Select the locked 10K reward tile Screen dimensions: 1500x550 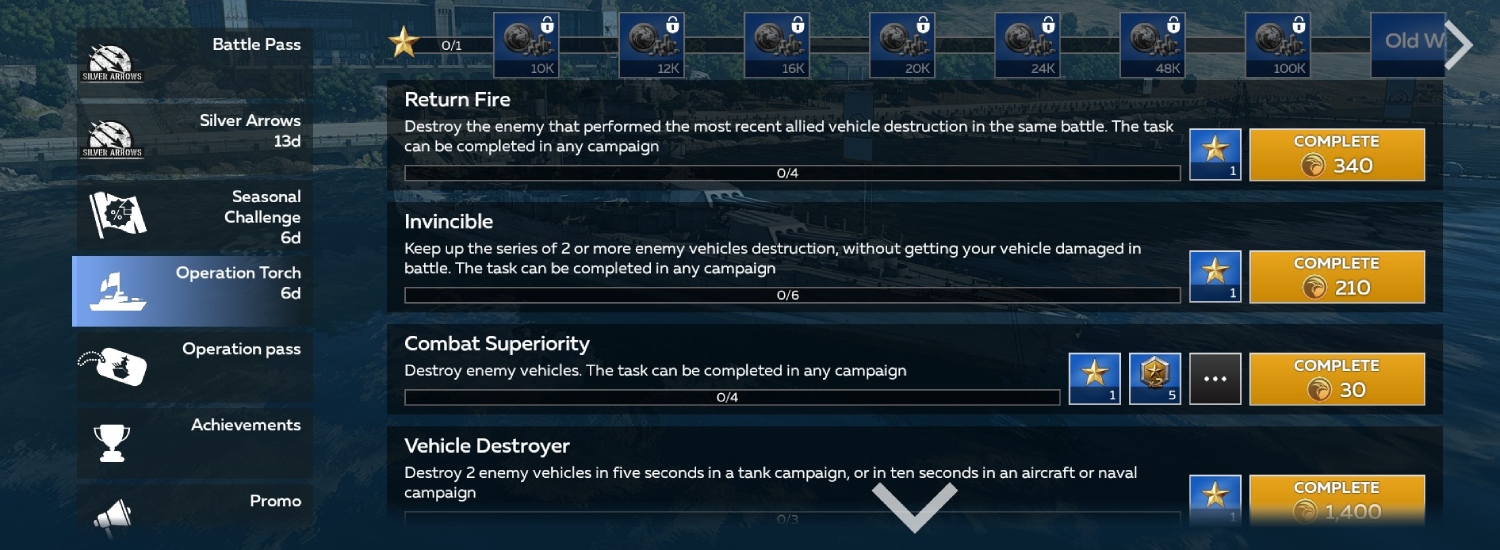click(x=527, y=45)
